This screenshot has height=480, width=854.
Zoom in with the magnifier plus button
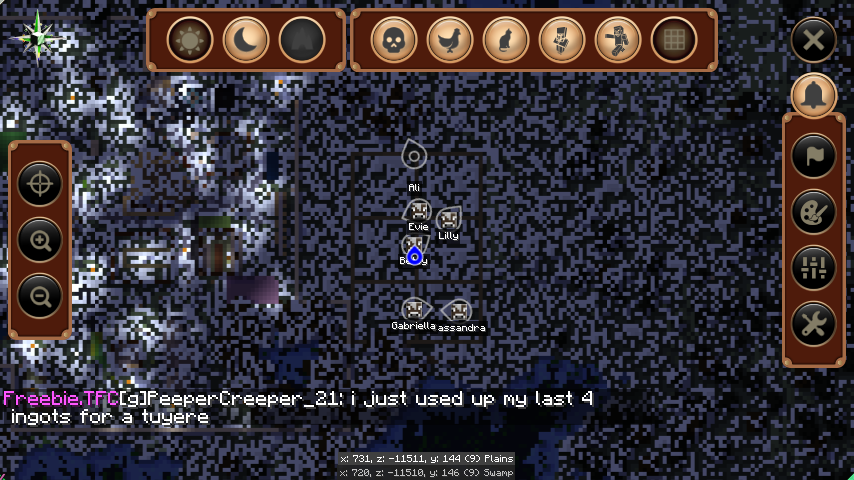(x=40, y=240)
